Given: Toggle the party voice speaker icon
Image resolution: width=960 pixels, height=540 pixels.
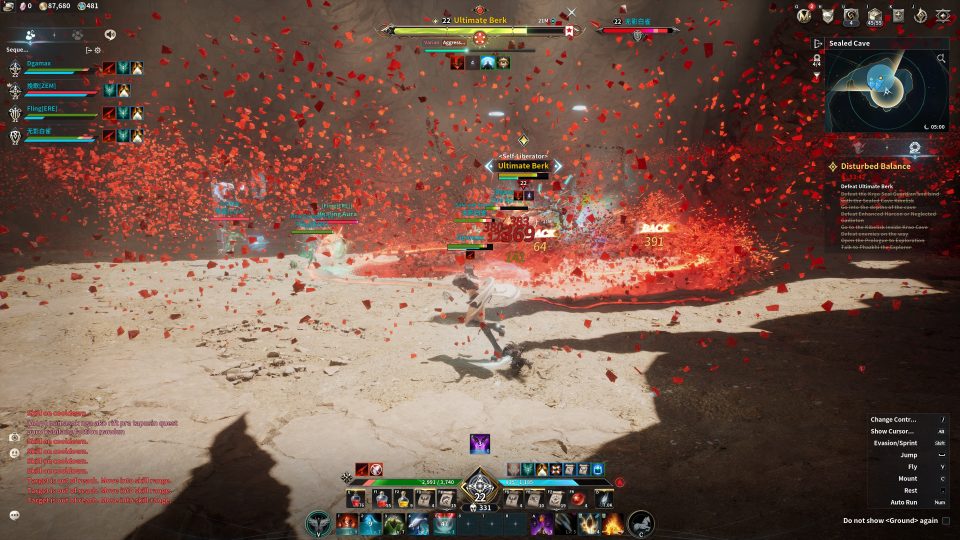Looking at the screenshot, I should click(x=109, y=34).
